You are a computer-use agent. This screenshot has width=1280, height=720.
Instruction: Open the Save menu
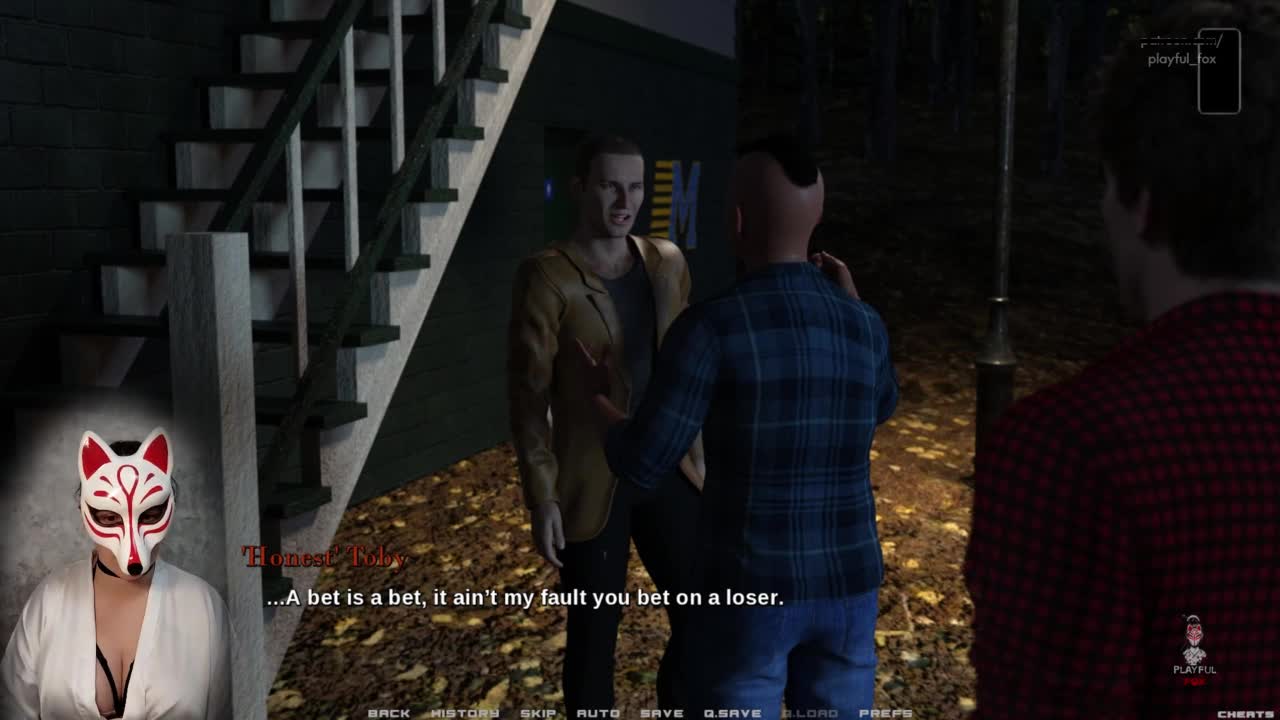click(662, 713)
